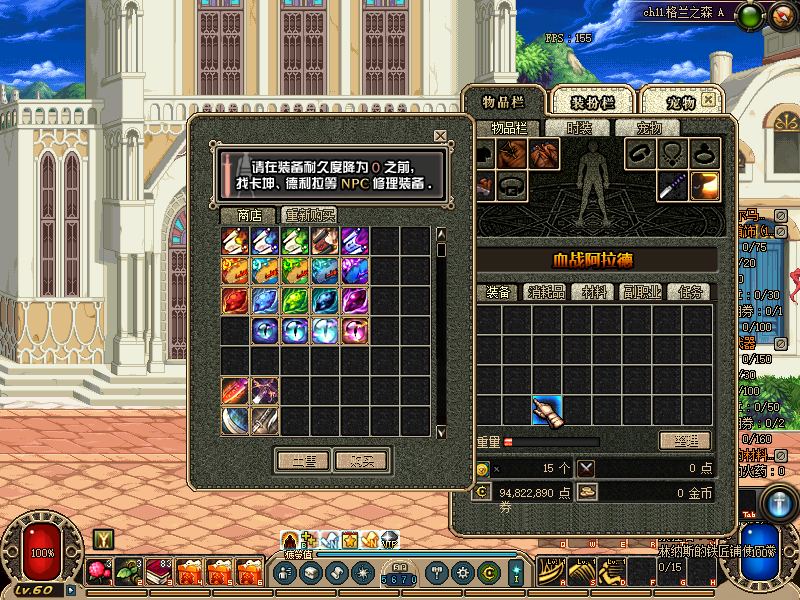
Task: Open the gear settings icon in bottom menu
Action: point(462,573)
